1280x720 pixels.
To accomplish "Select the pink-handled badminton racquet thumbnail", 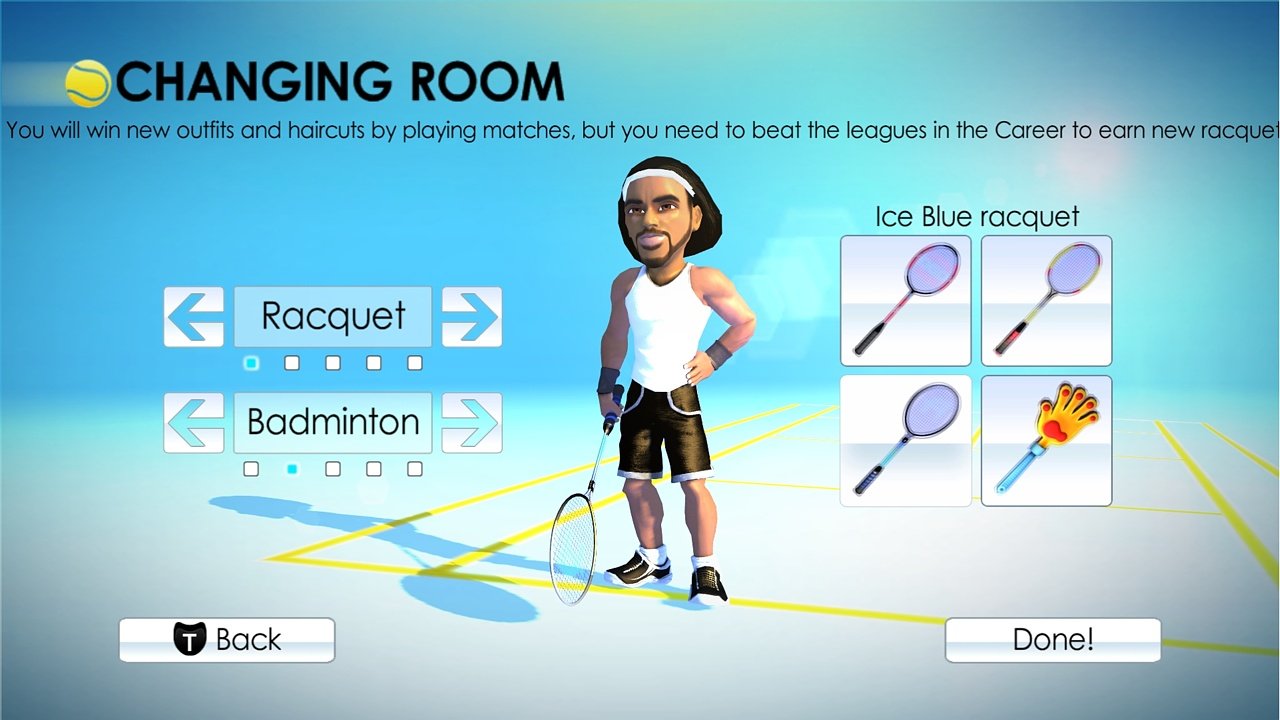I will pos(904,300).
